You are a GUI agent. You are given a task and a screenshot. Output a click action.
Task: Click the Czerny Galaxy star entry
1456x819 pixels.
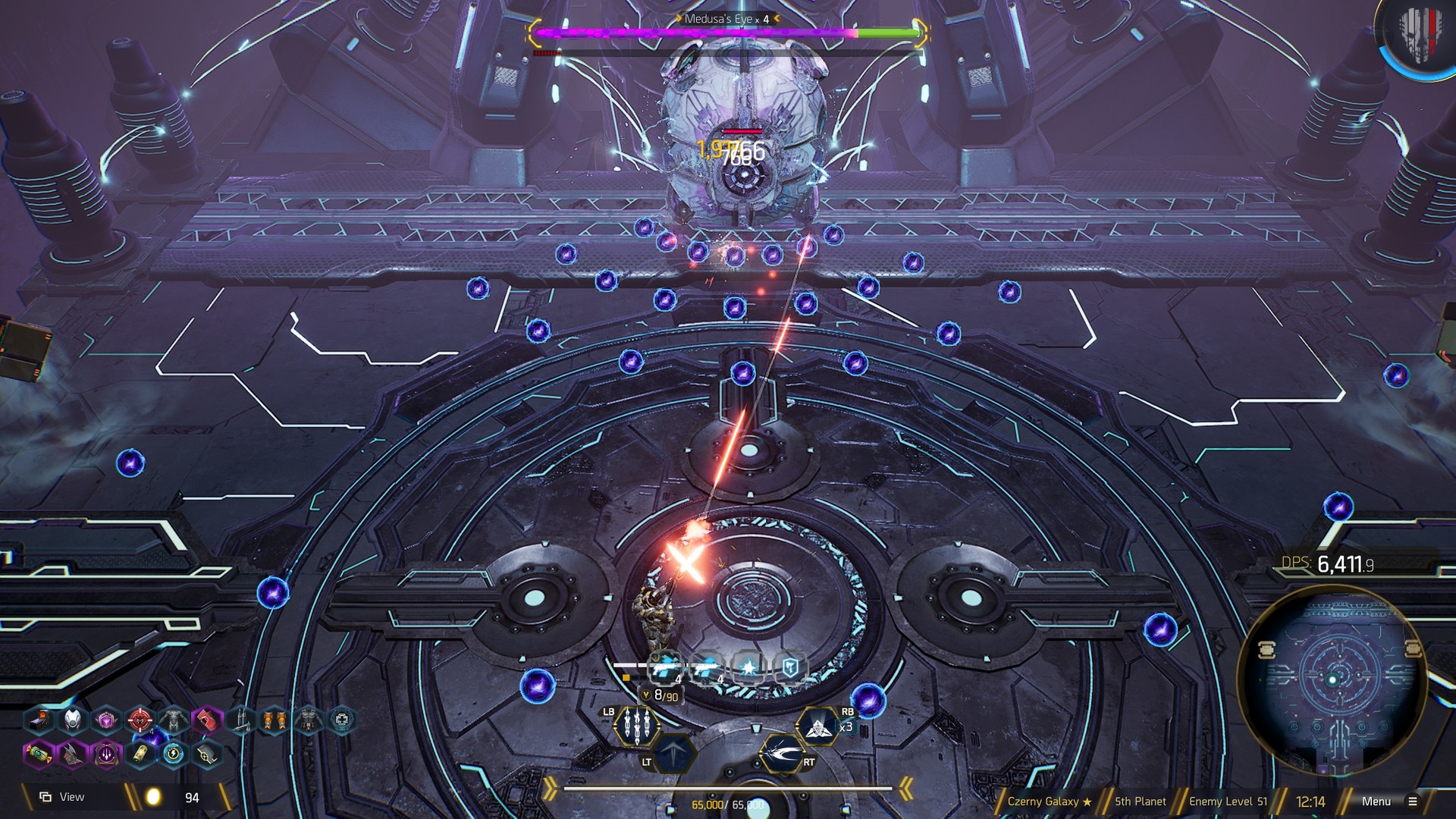[x=1045, y=800]
